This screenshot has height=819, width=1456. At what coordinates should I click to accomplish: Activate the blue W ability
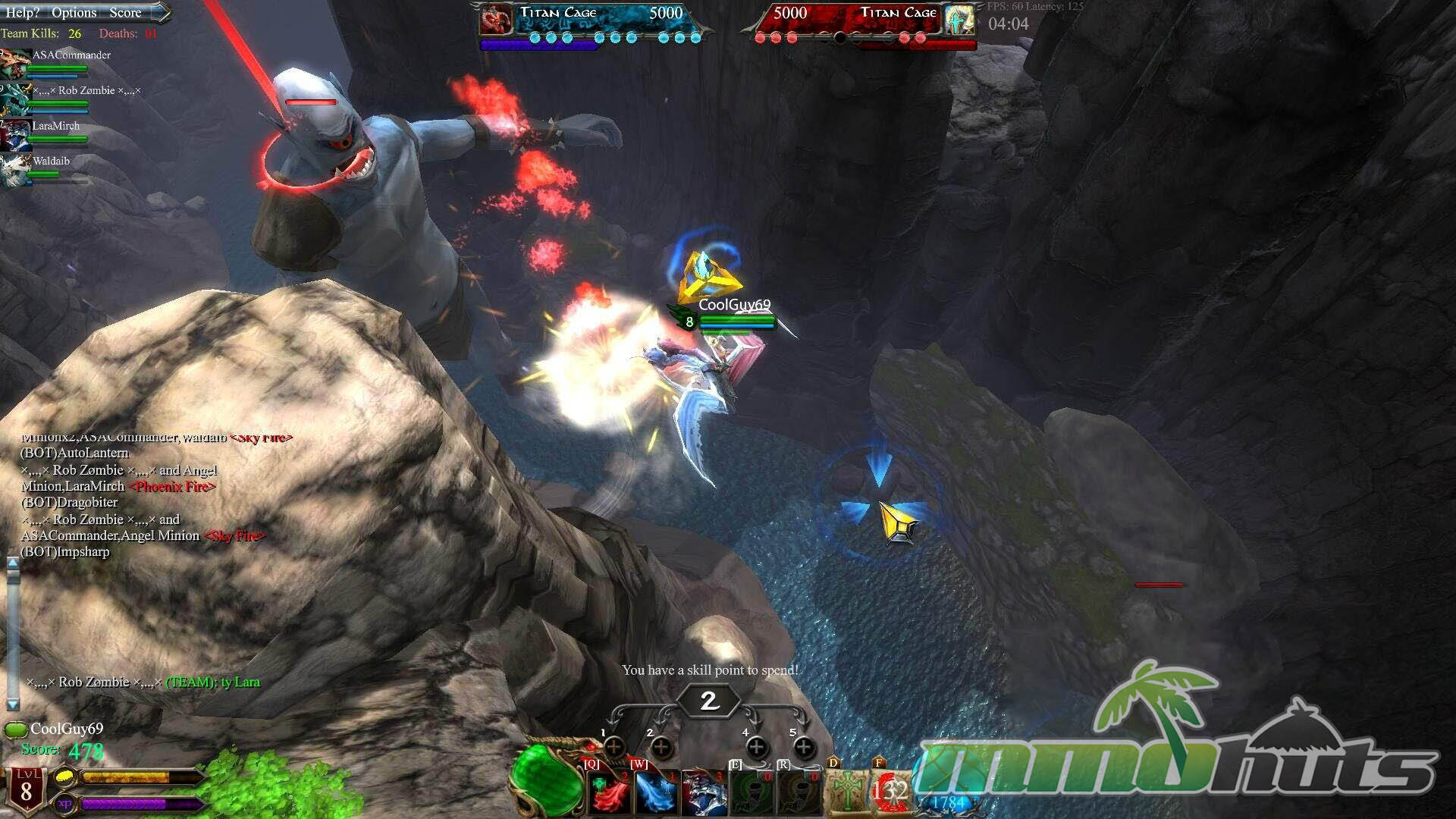click(657, 792)
